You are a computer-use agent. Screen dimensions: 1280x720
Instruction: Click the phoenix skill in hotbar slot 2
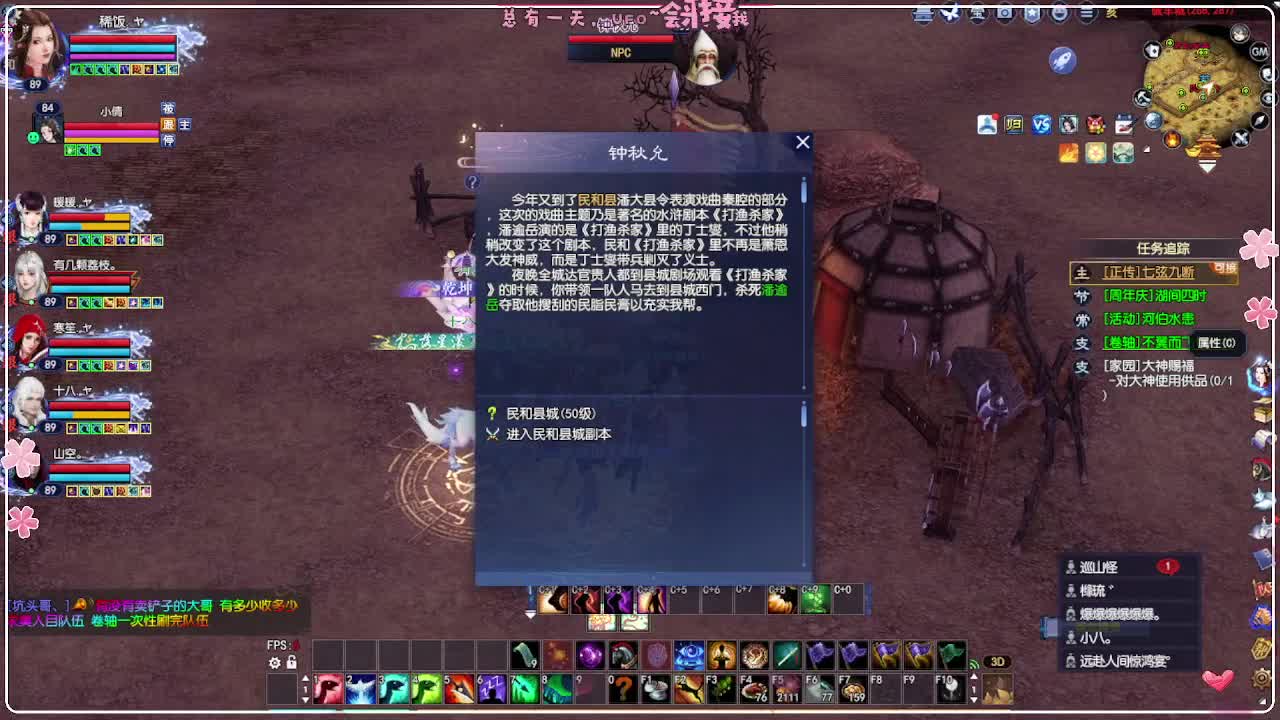359,689
